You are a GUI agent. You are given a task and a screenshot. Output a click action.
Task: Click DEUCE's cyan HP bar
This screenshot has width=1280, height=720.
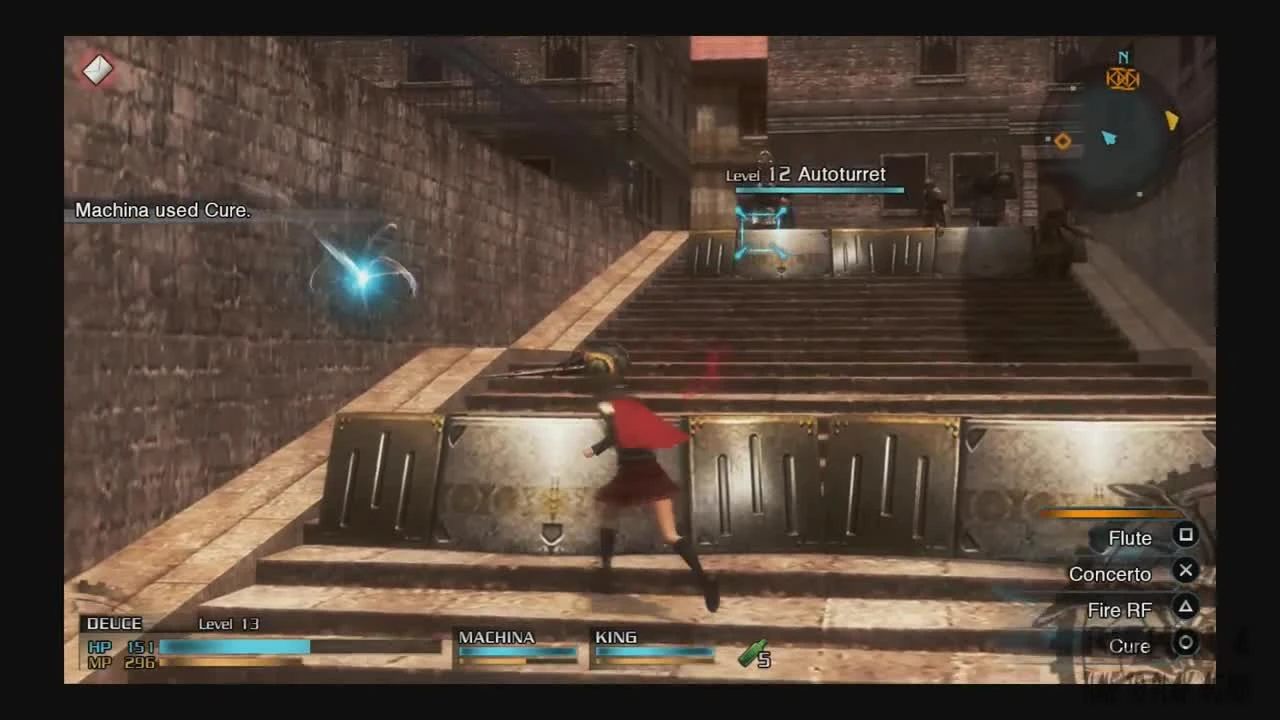(235, 647)
